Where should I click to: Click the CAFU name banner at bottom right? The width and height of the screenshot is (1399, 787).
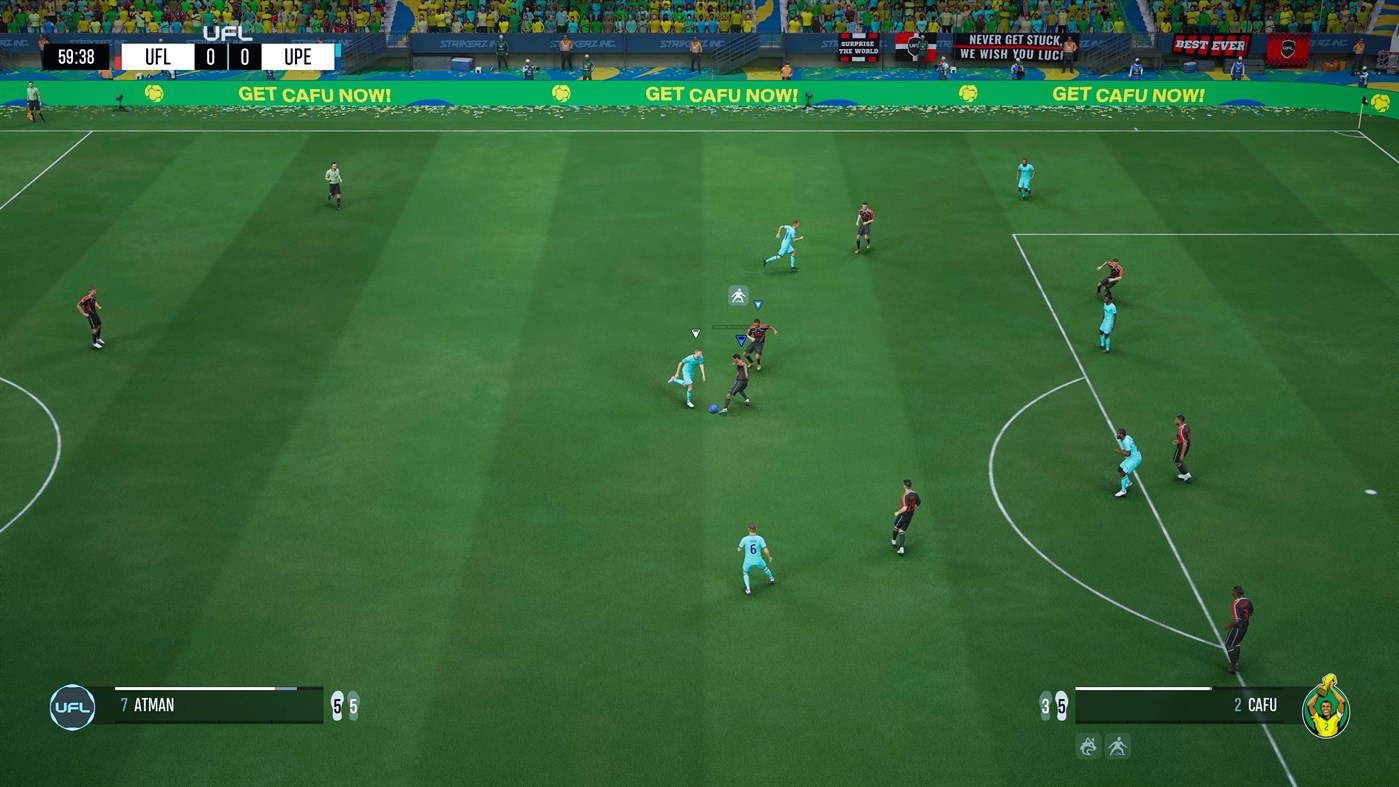coord(1262,705)
